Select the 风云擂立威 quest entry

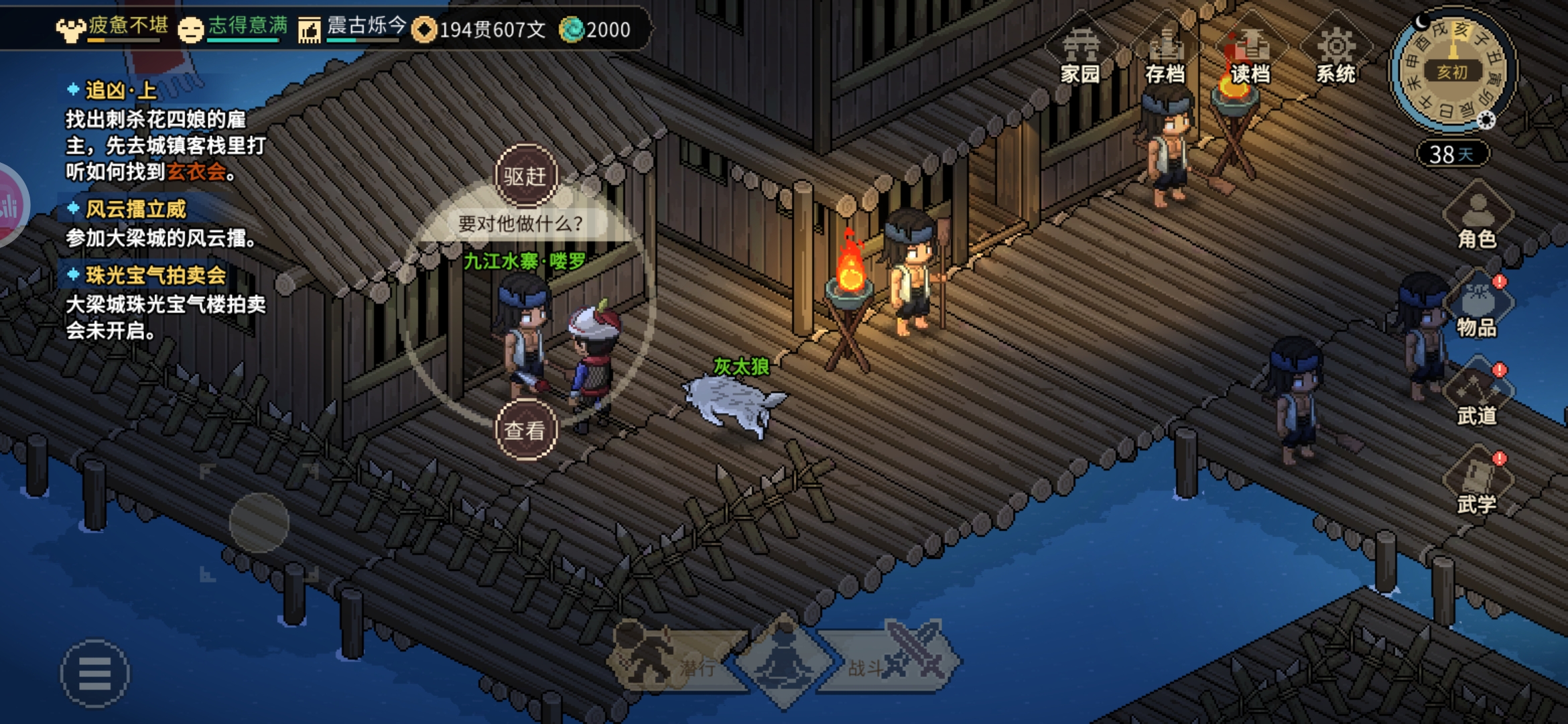coord(135,209)
